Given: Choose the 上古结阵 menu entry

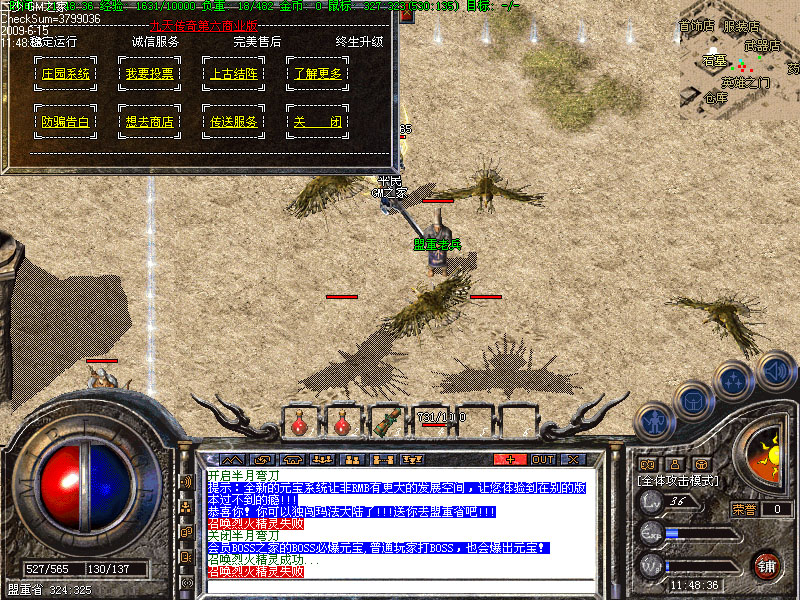Looking at the screenshot, I should [x=234, y=73].
